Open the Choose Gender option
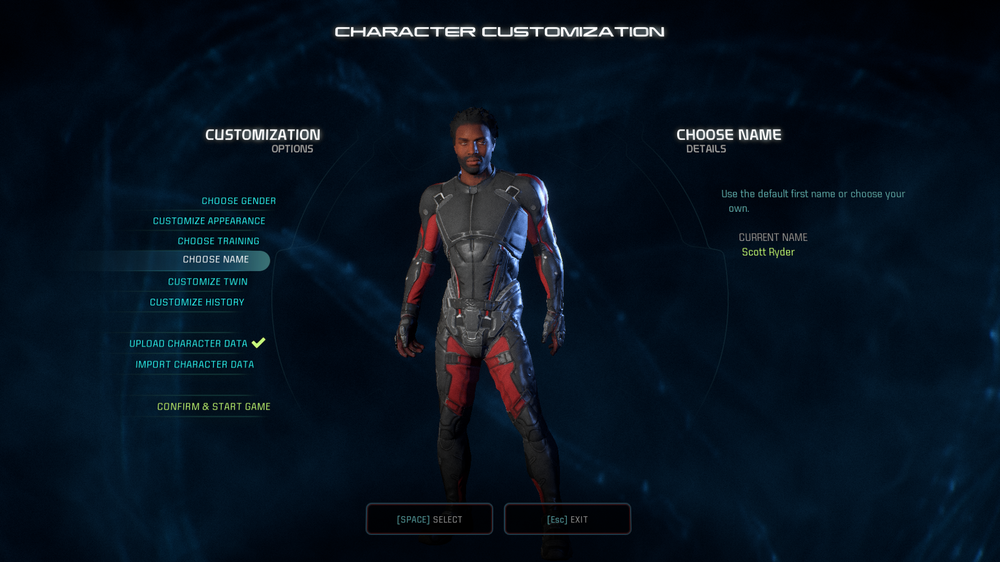Image resolution: width=1000 pixels, height=562 pixels. (x=238, y=201)
